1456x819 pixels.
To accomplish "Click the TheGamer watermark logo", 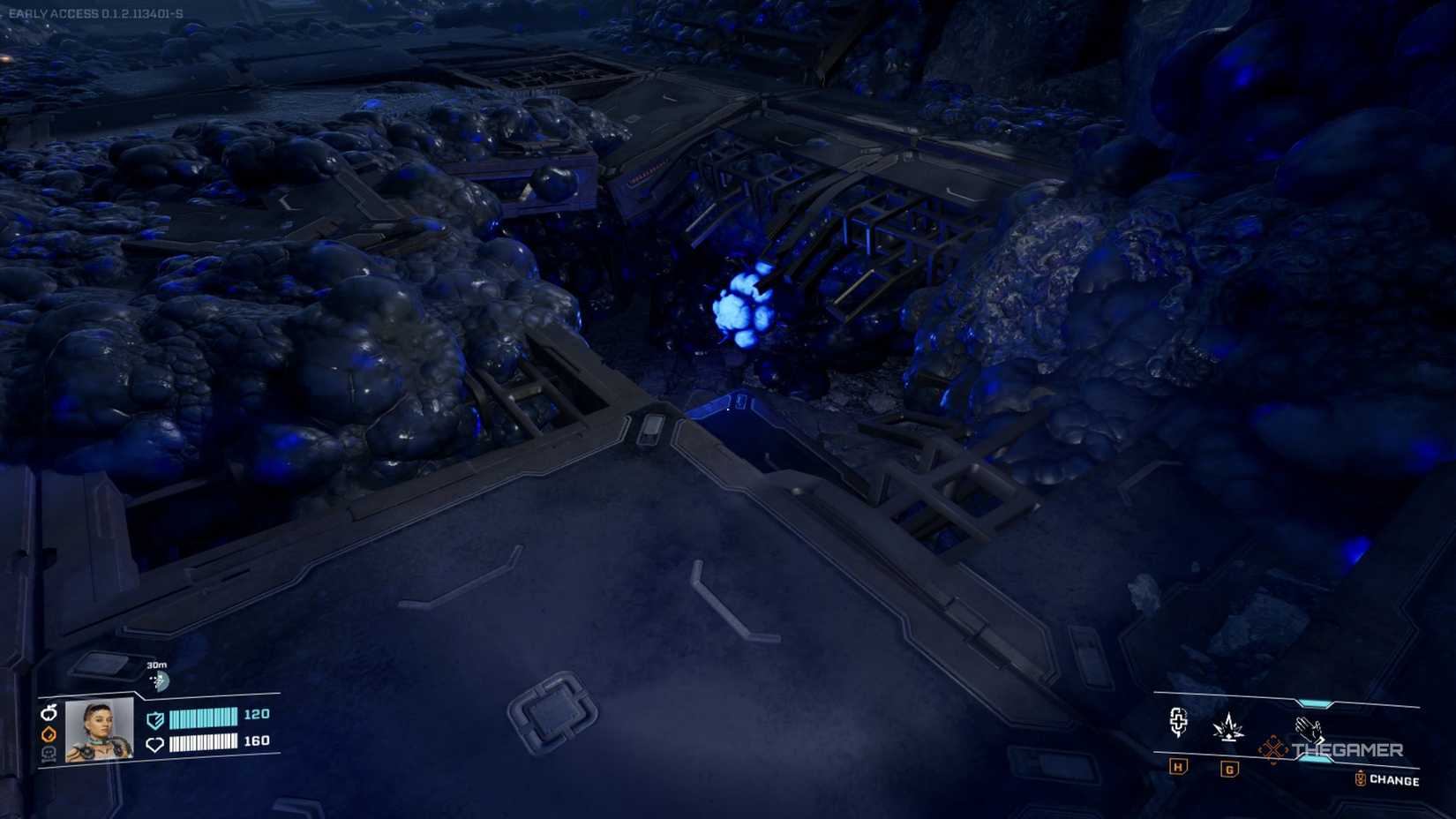I will [1347, 748].
